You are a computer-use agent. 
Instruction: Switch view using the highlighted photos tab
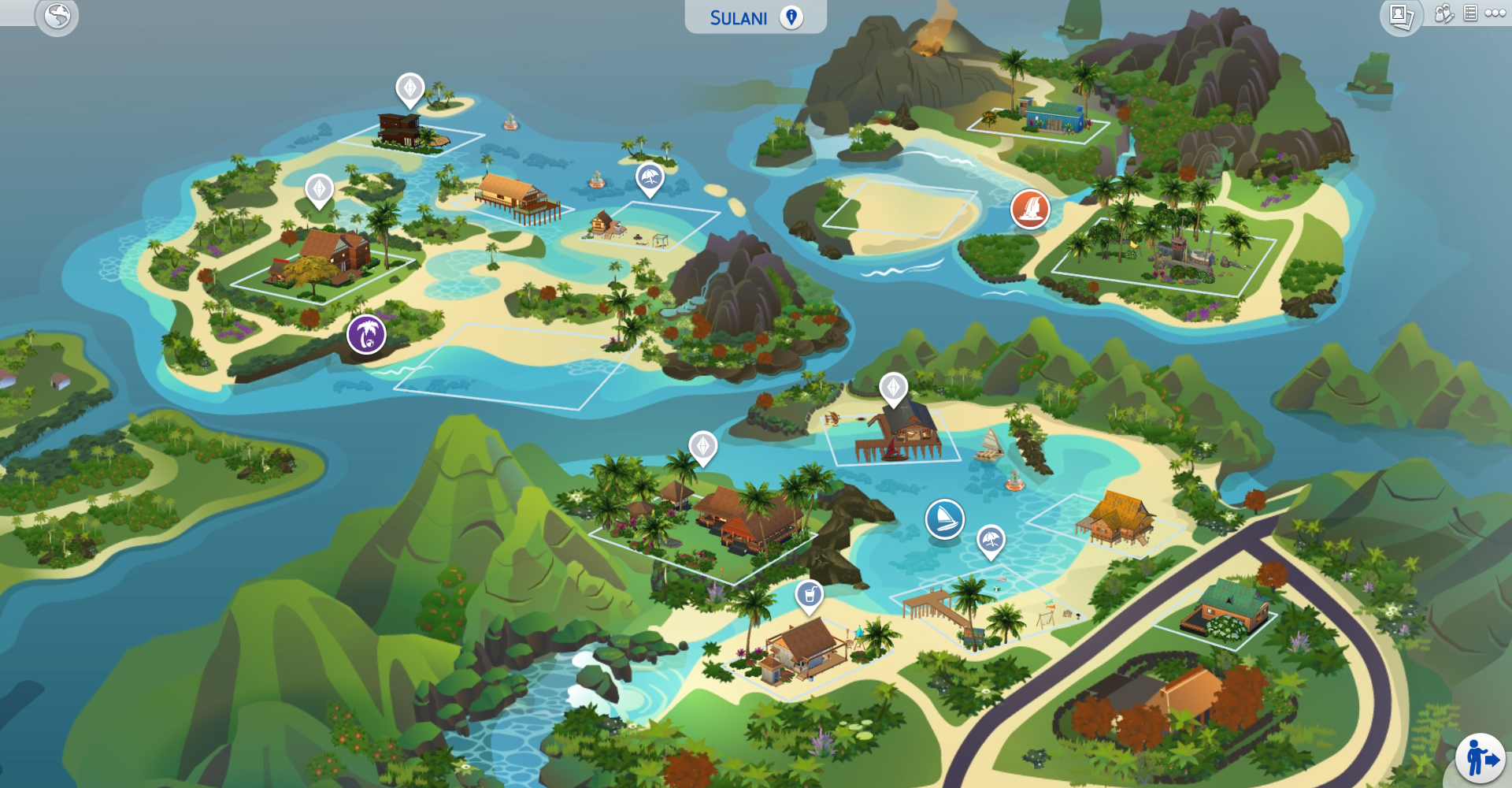pyautogui.click(x=1404, y=14)
